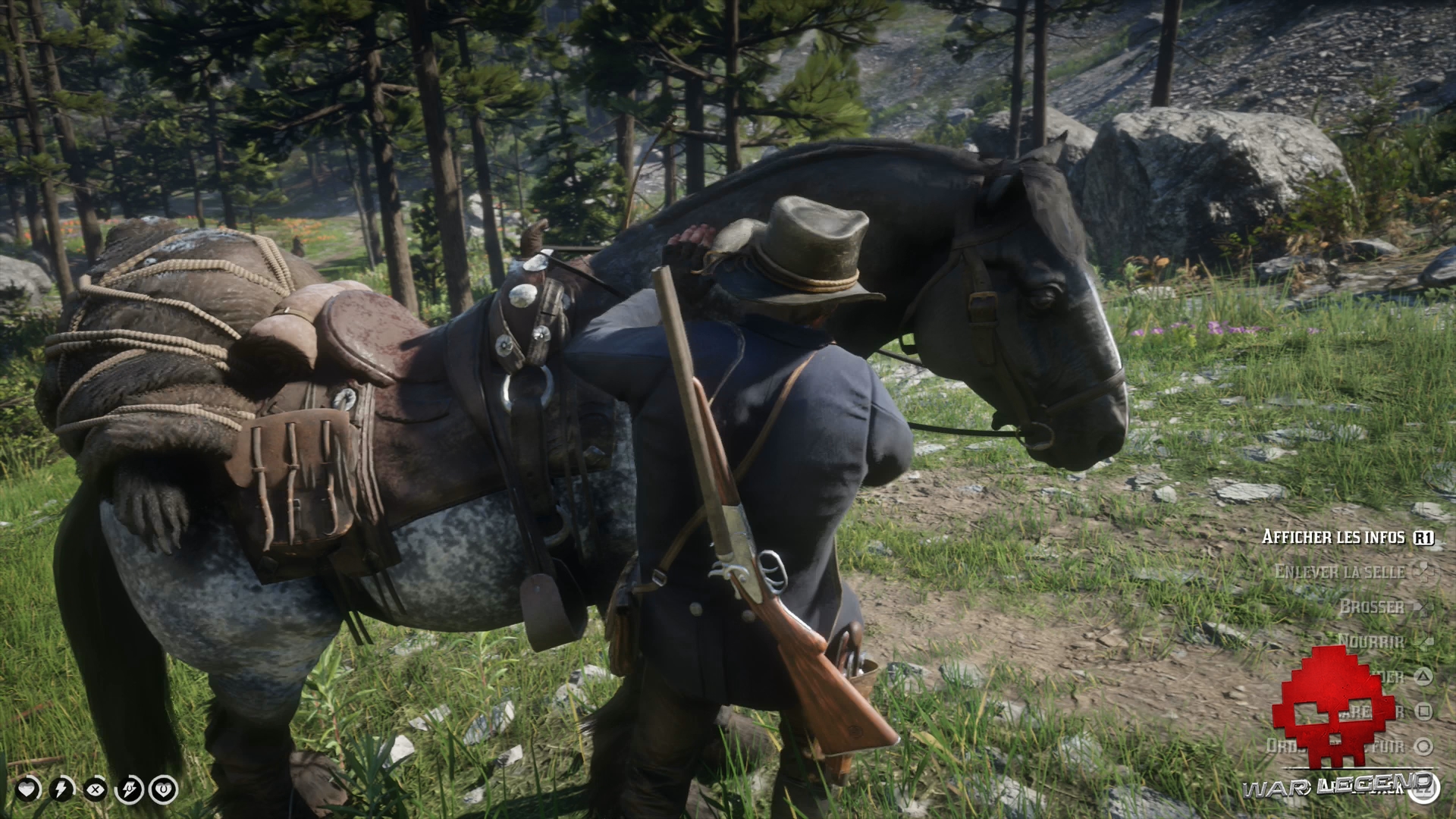
Task: Select the horse health heart-horseshoe icon
Action: click(x=164, y=789)
